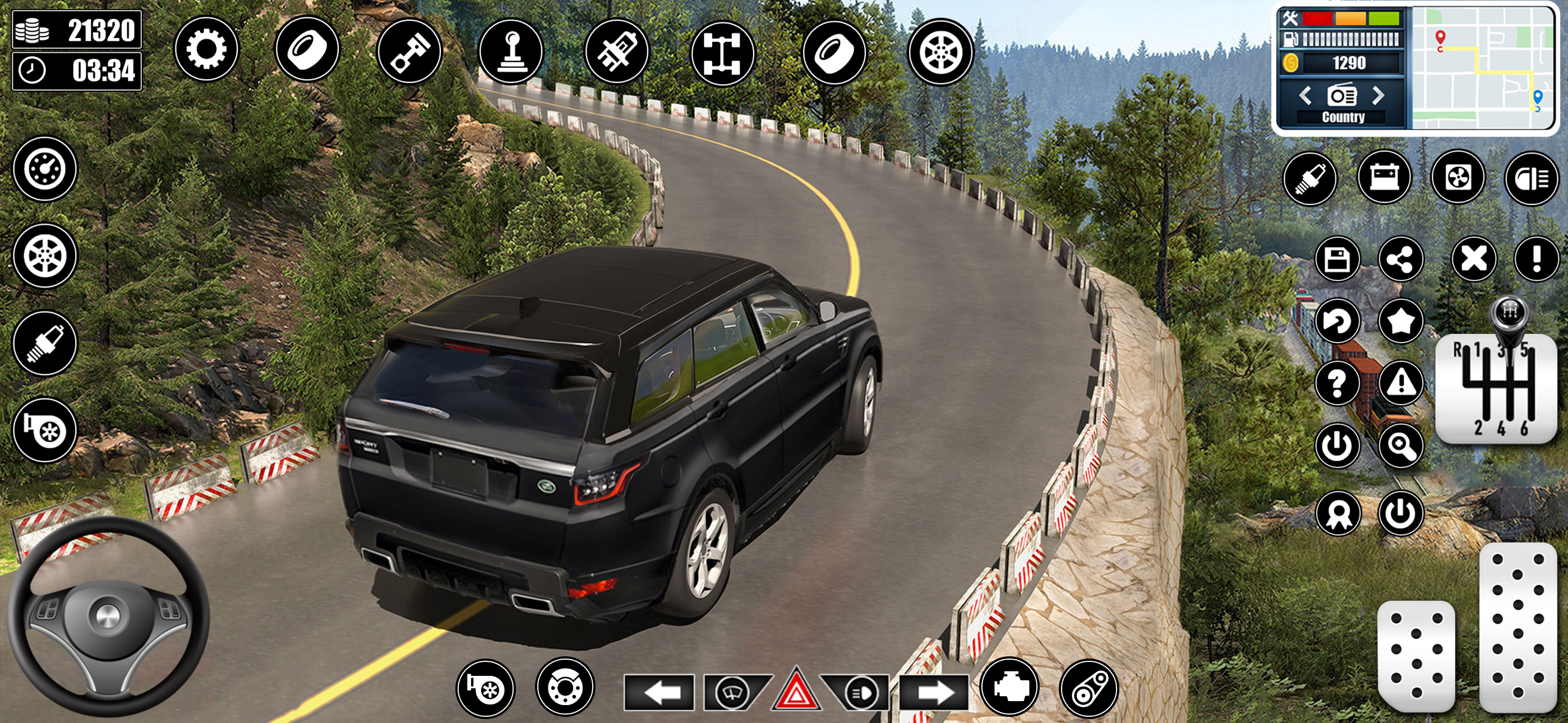1568x723 pixels.
Task: Tap the magnifying glass zoom button
Action: point(1401,447)
